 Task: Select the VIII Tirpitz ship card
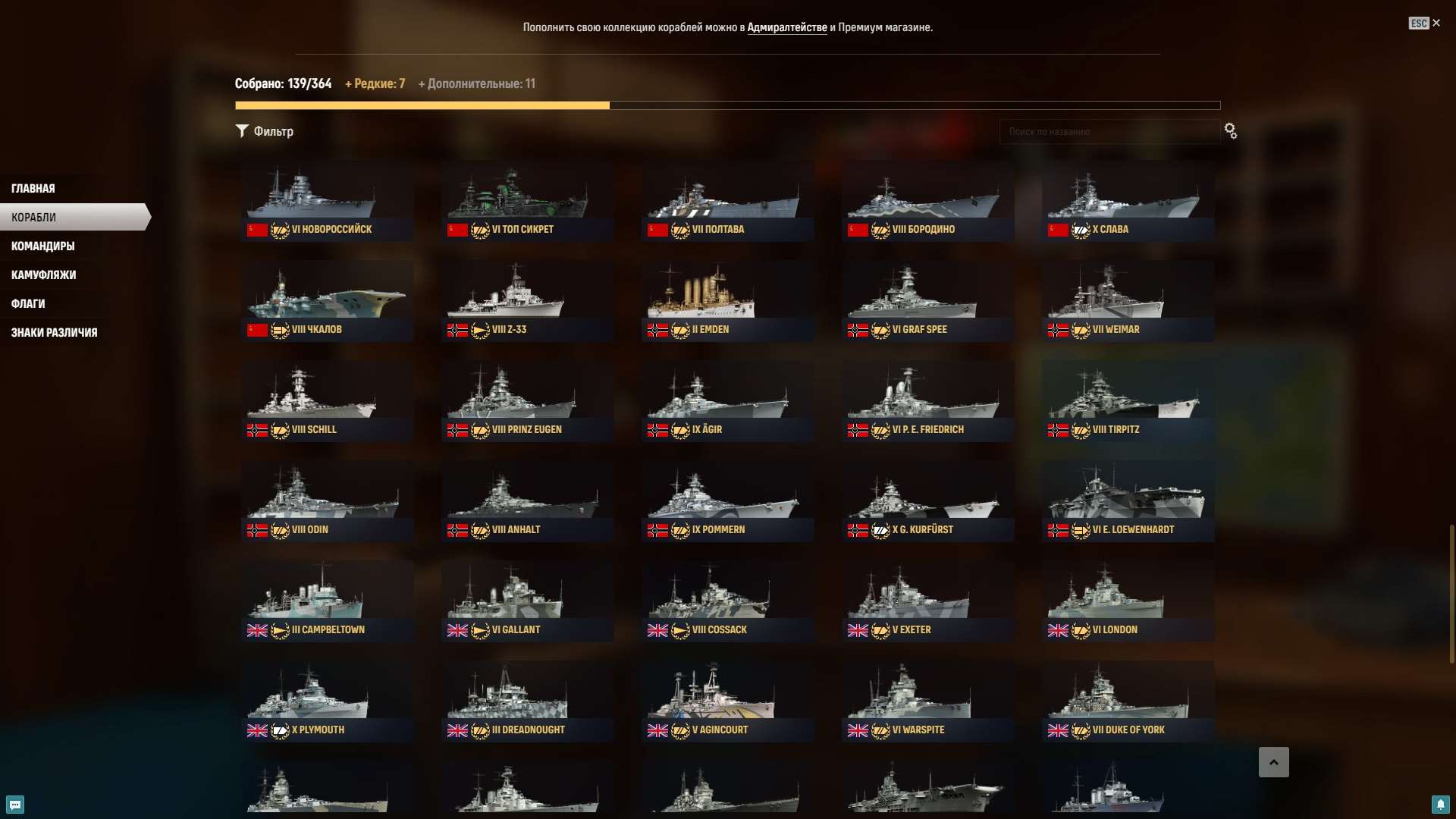pos(1127,398)
